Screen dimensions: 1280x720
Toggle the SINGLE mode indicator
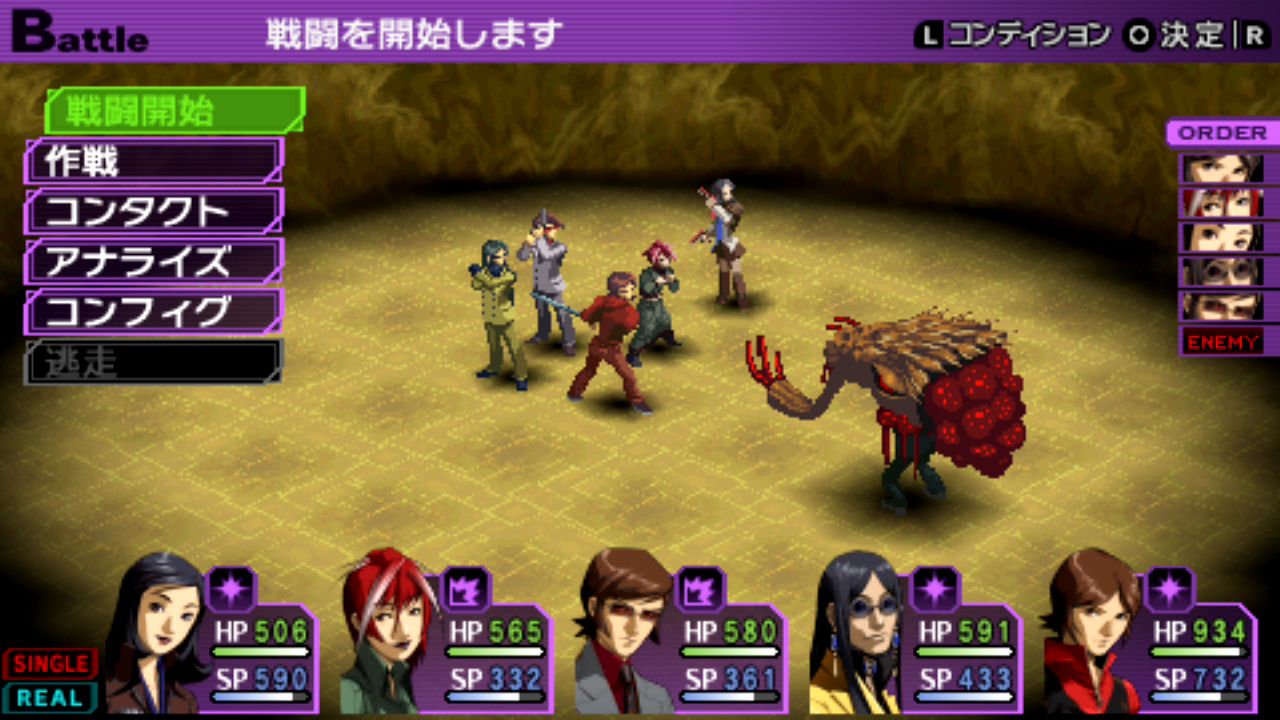[49, 663]
